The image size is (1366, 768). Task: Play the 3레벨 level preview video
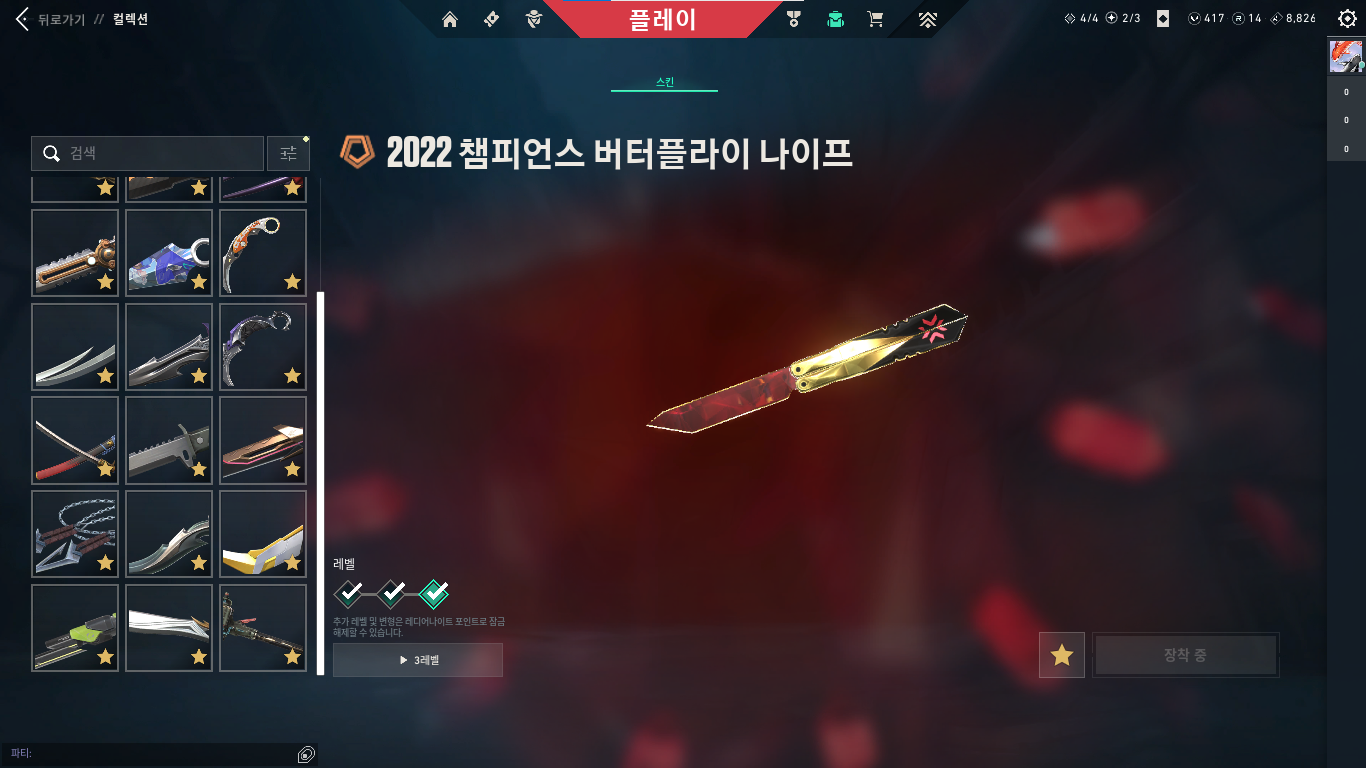pos(418,660)
